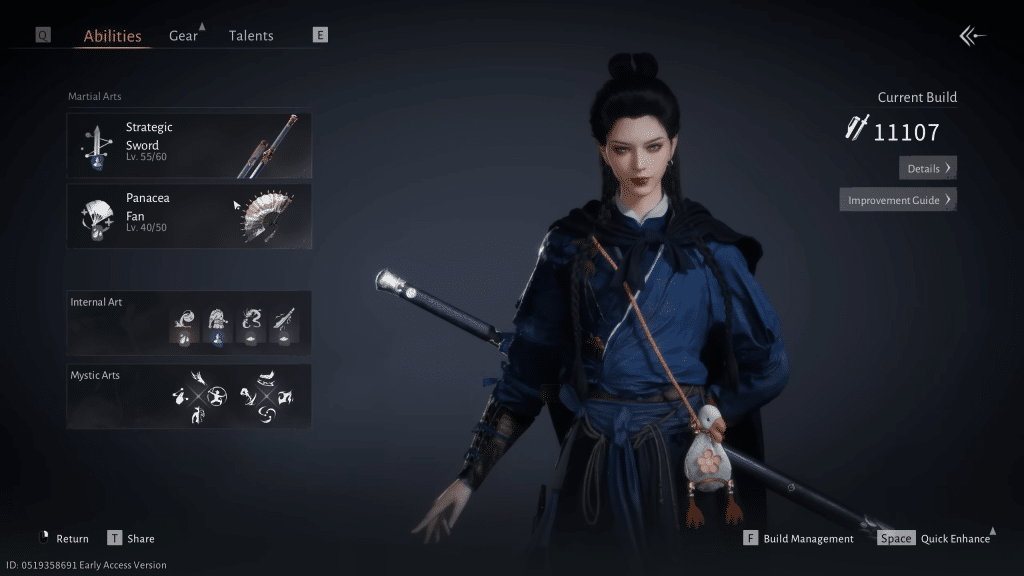1024x576 pixels.
Task: Open the Gear tab
Action: (x=183, y=36)
